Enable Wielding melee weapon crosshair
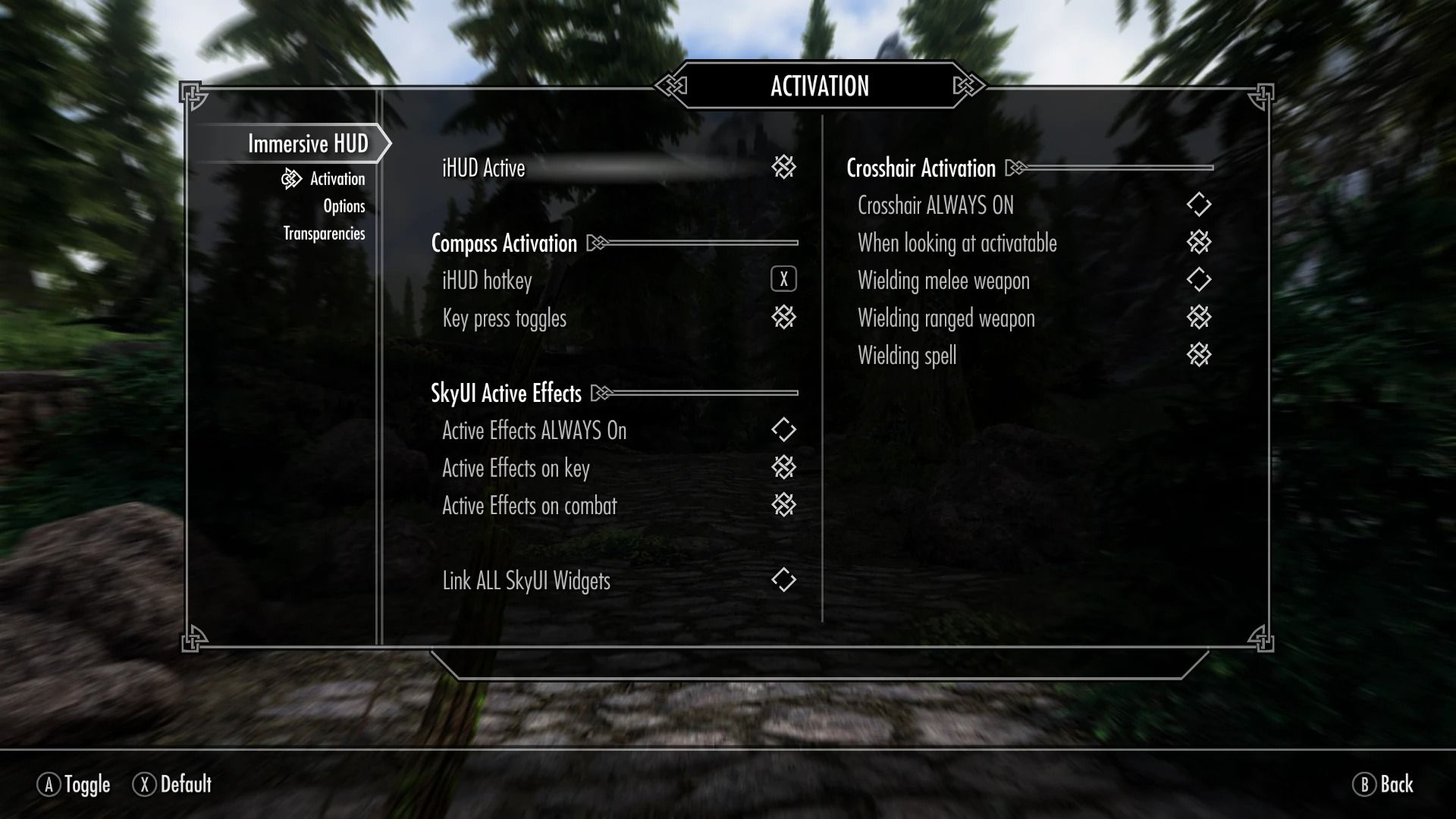1456x819 pixels. coord(1198,280)
